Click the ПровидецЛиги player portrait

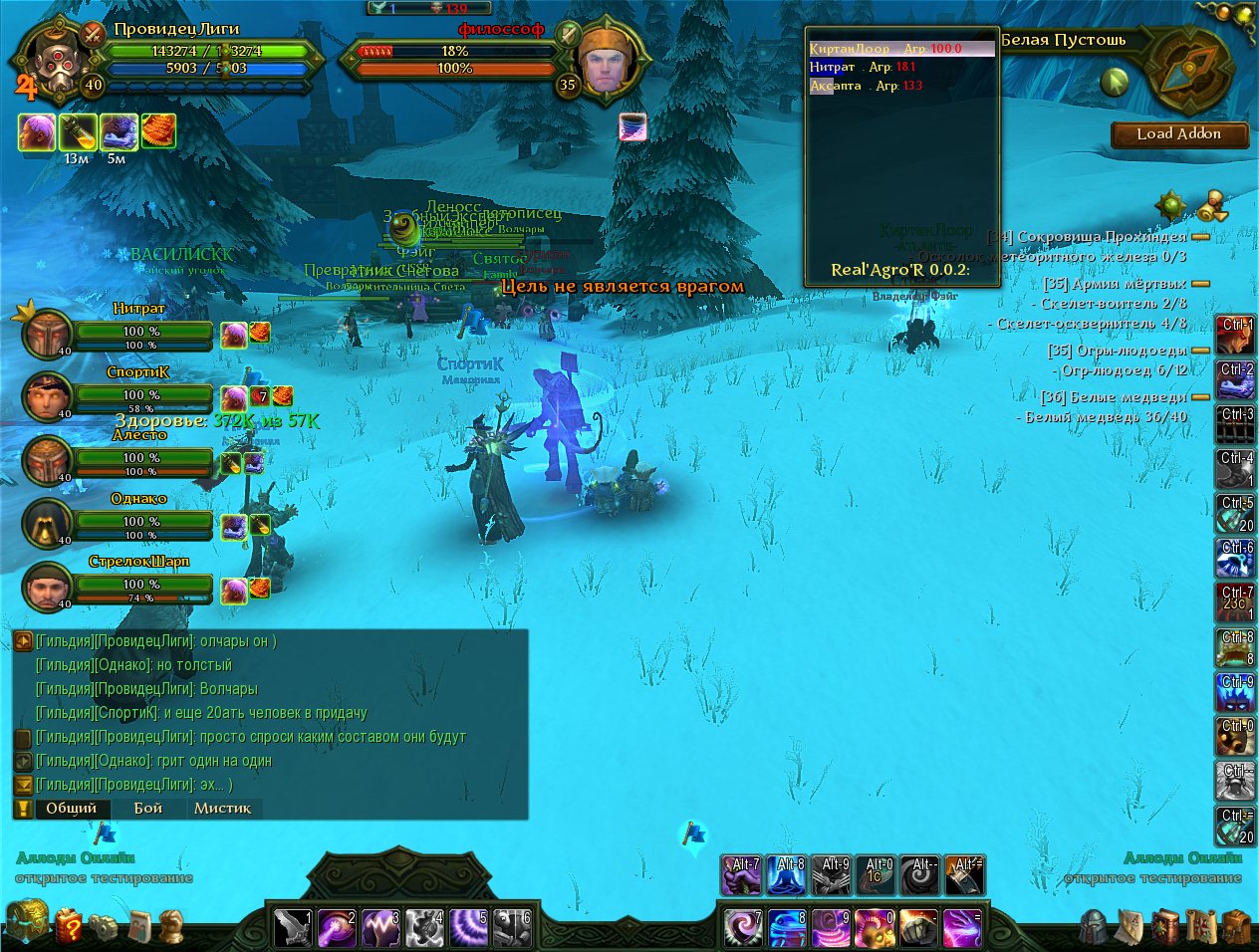coord(52,62)
